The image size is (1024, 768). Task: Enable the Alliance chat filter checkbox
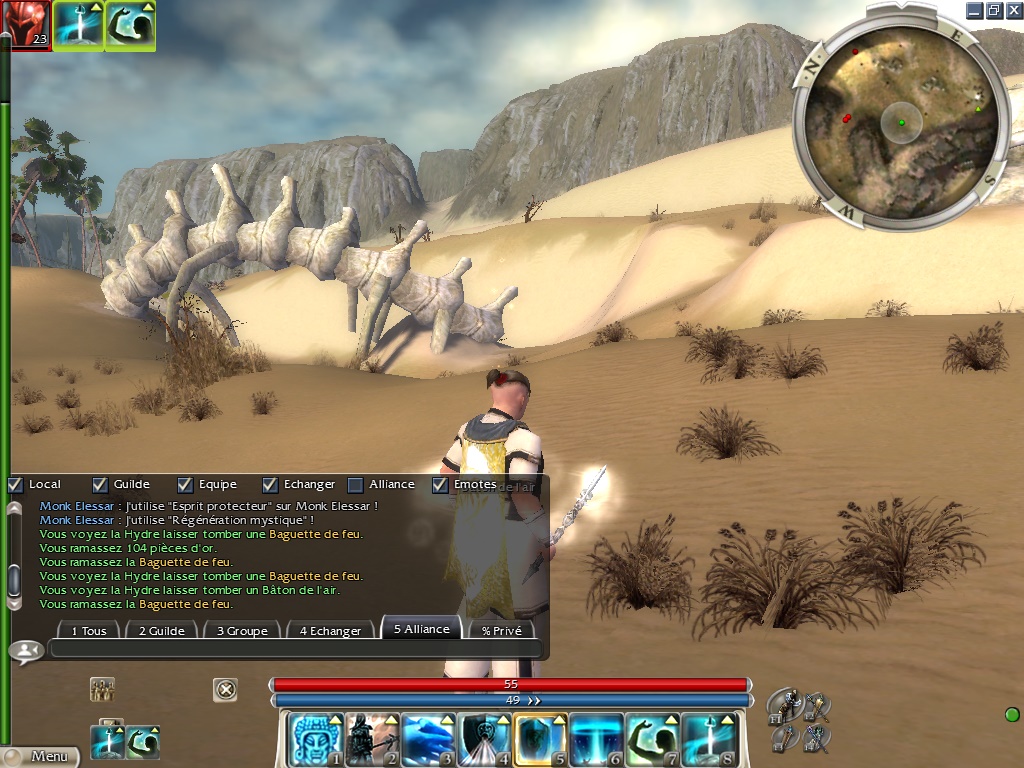pyautogui.click(x=355, y=485)
